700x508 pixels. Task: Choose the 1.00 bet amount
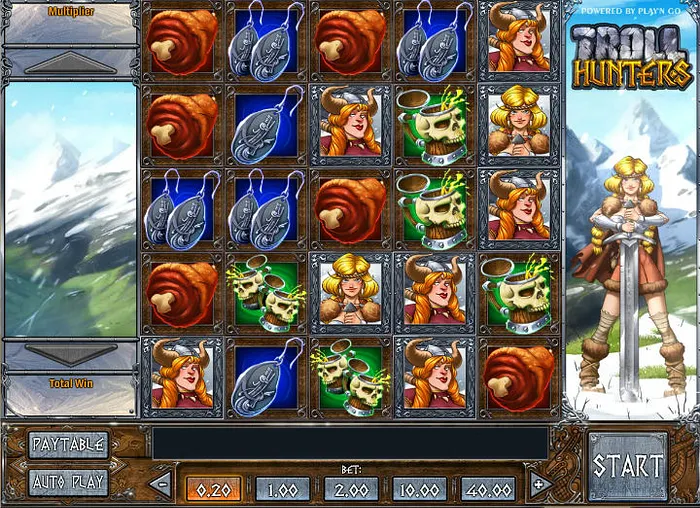pos(282,489)
